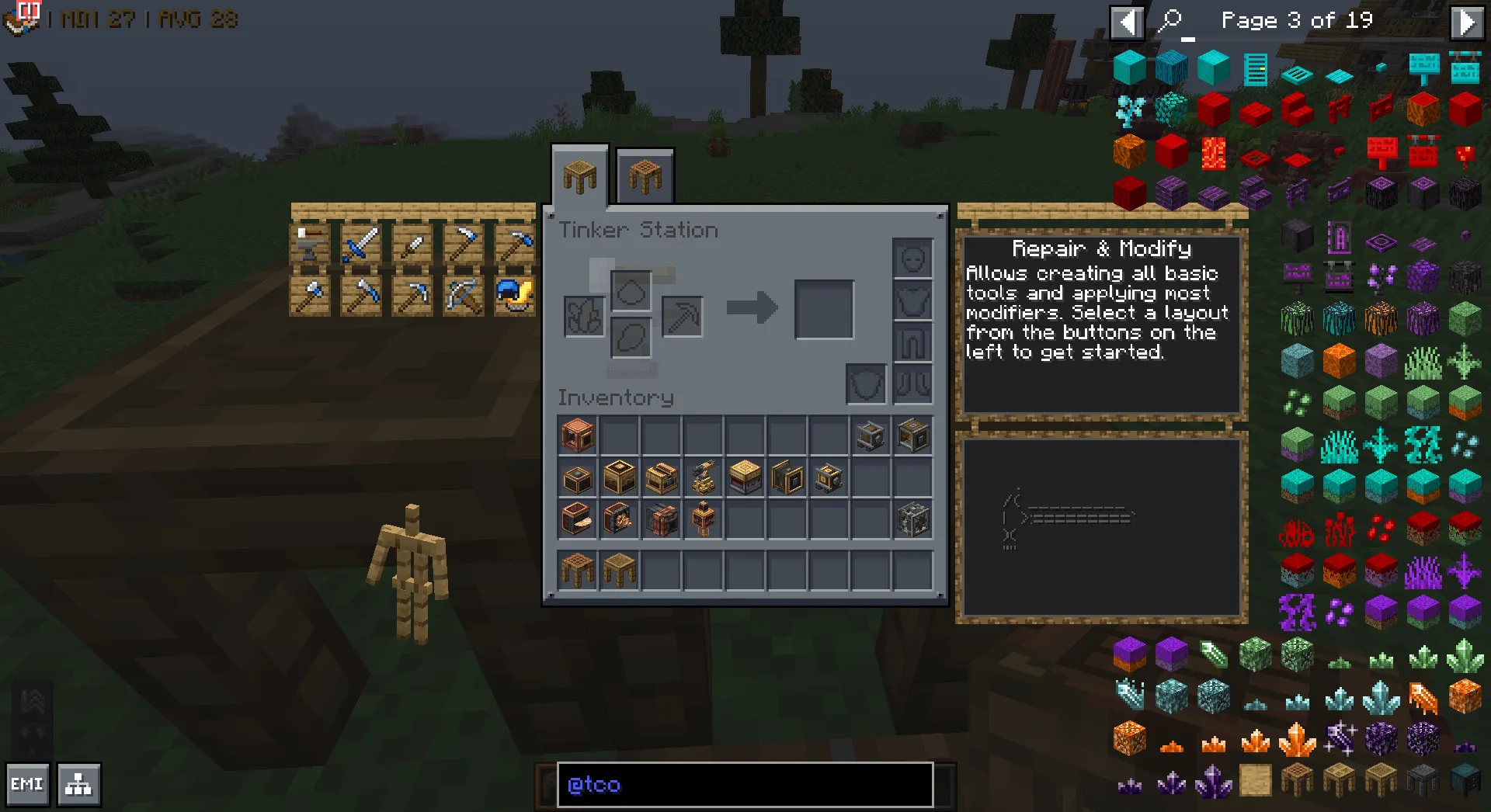This screenshot has height=812, width=1491.
Task: Open the EMI magnifying glass search toggle
Action: 1170,21
